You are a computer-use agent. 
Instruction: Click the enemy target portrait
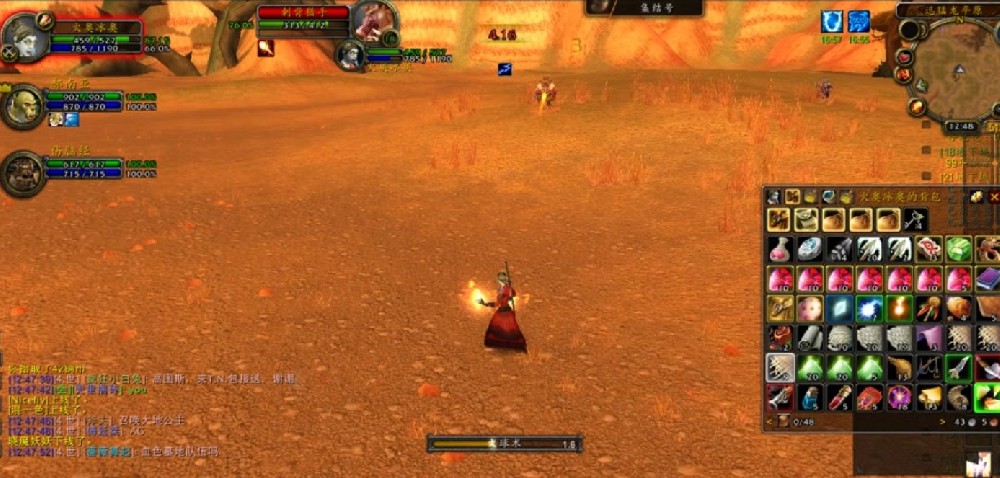click(x=374, y=21)
